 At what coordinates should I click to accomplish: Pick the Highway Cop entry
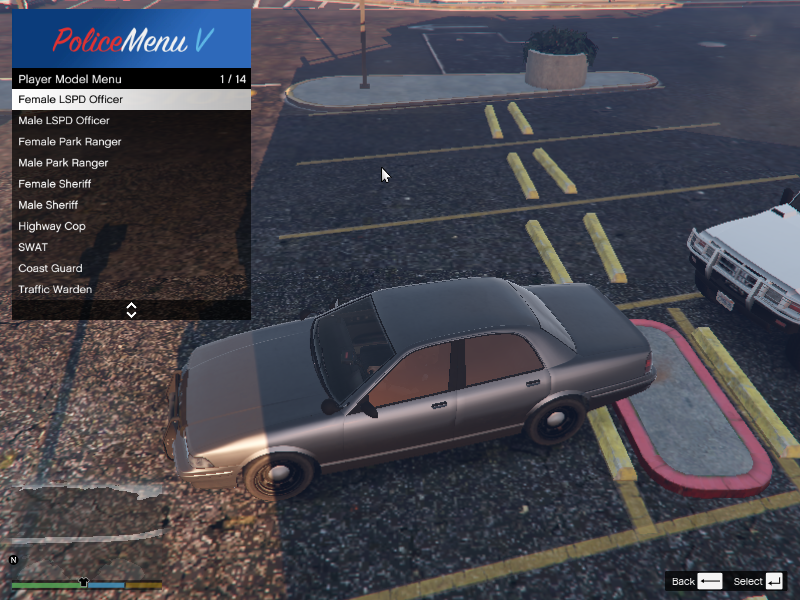pos(130,226)
